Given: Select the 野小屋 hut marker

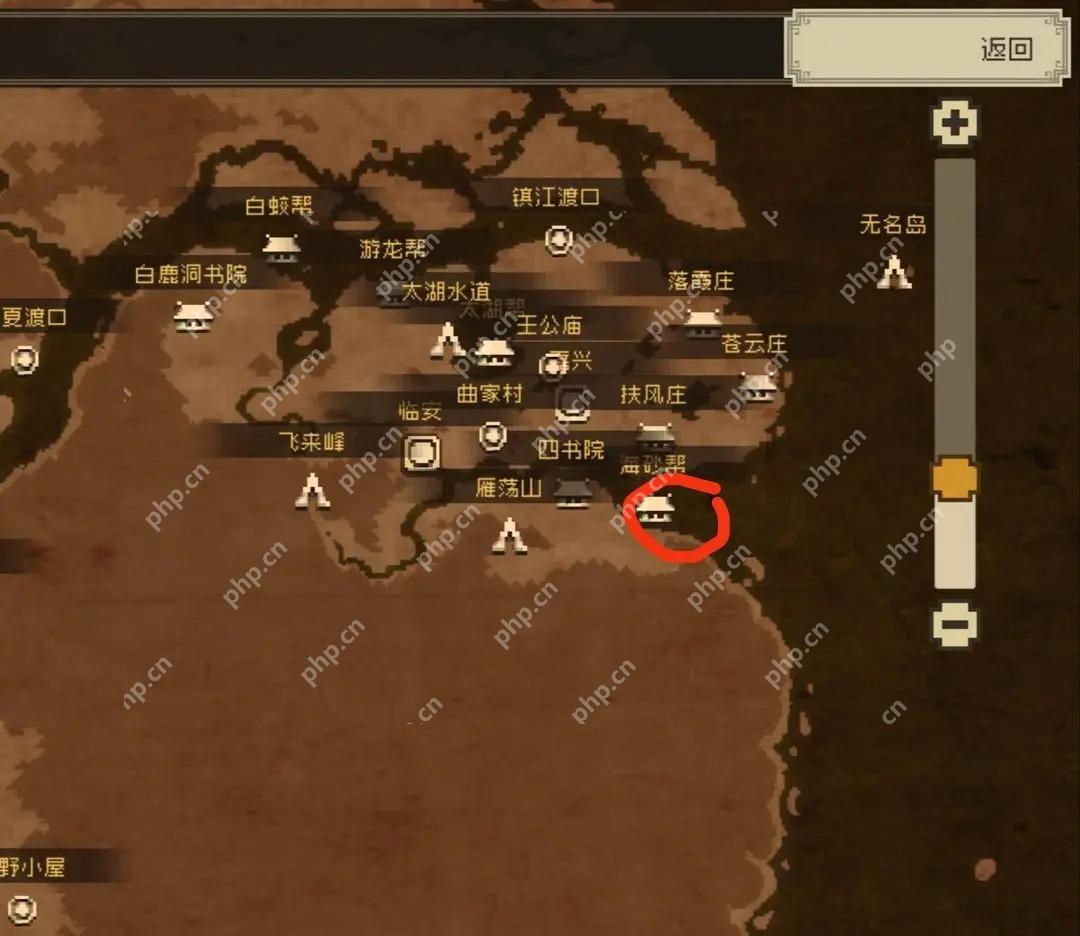Looking at the screenshot, I should 22,908.
